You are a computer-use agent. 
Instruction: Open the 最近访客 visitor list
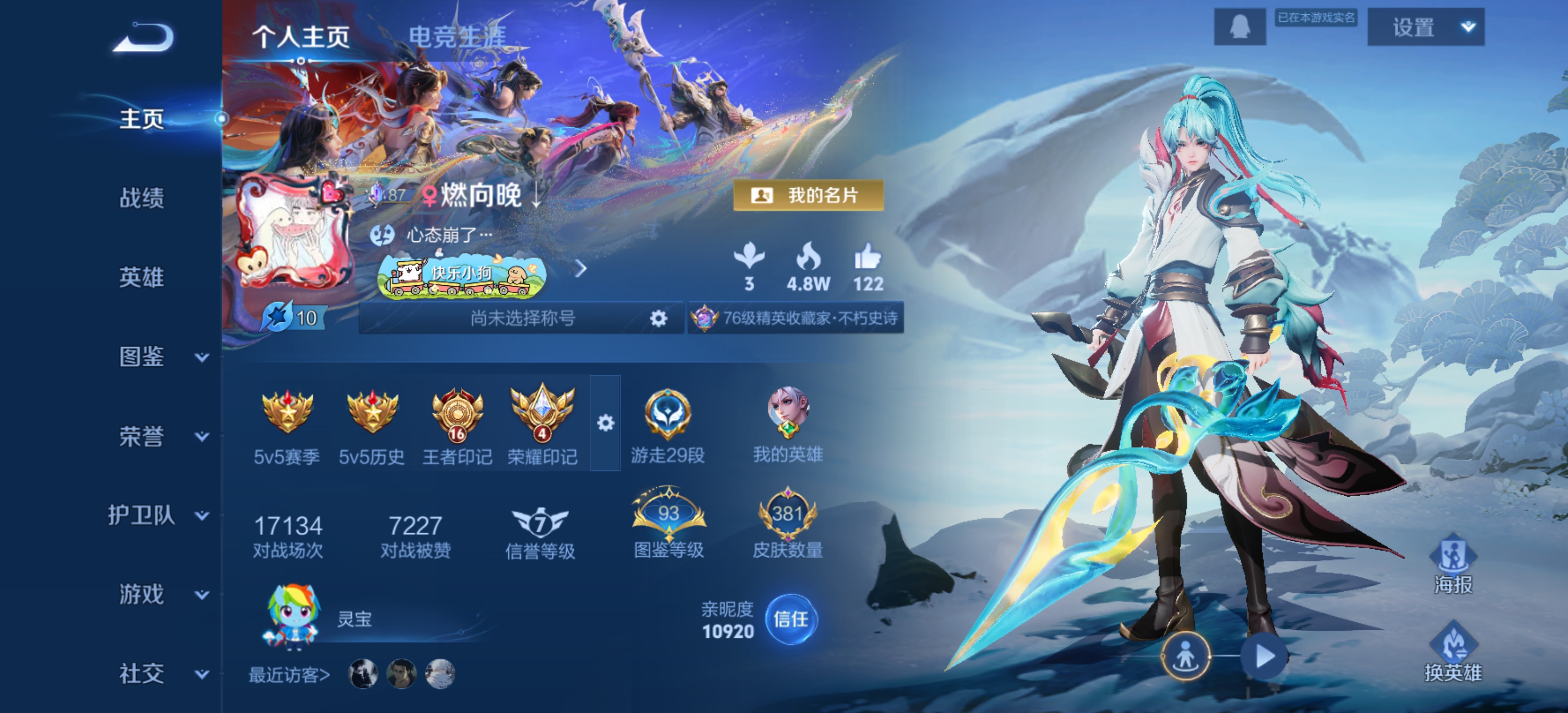[289, 675]
